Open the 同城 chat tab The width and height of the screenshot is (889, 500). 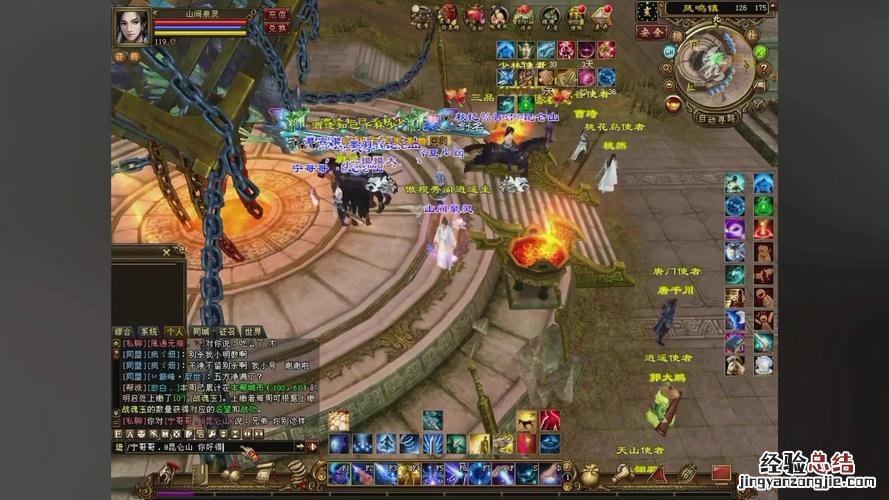coord(201,331)
